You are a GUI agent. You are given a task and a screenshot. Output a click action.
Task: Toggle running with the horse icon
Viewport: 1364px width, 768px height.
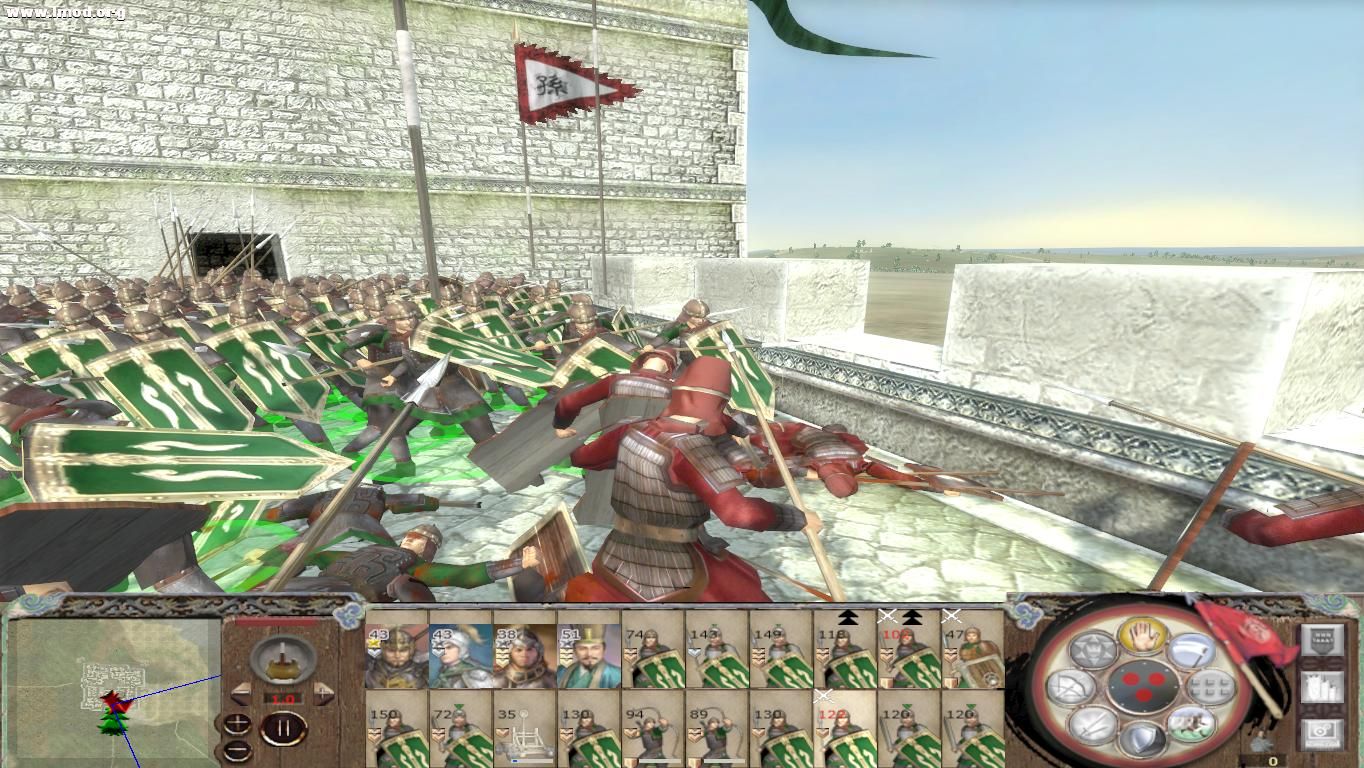click(1192, 725)
